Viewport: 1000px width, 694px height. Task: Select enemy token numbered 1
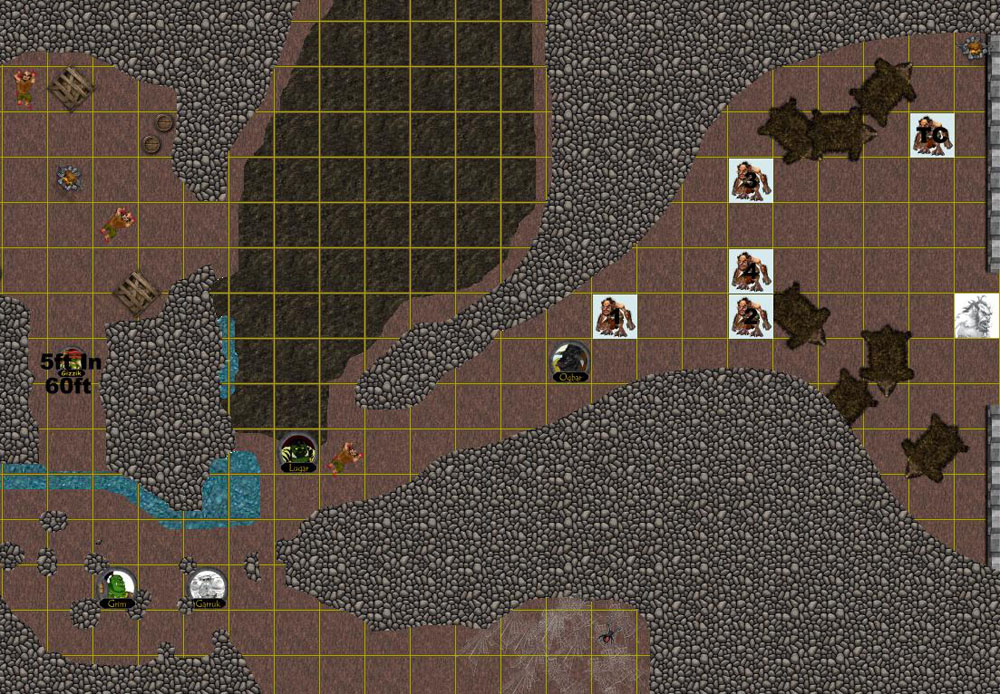[615, 316]
